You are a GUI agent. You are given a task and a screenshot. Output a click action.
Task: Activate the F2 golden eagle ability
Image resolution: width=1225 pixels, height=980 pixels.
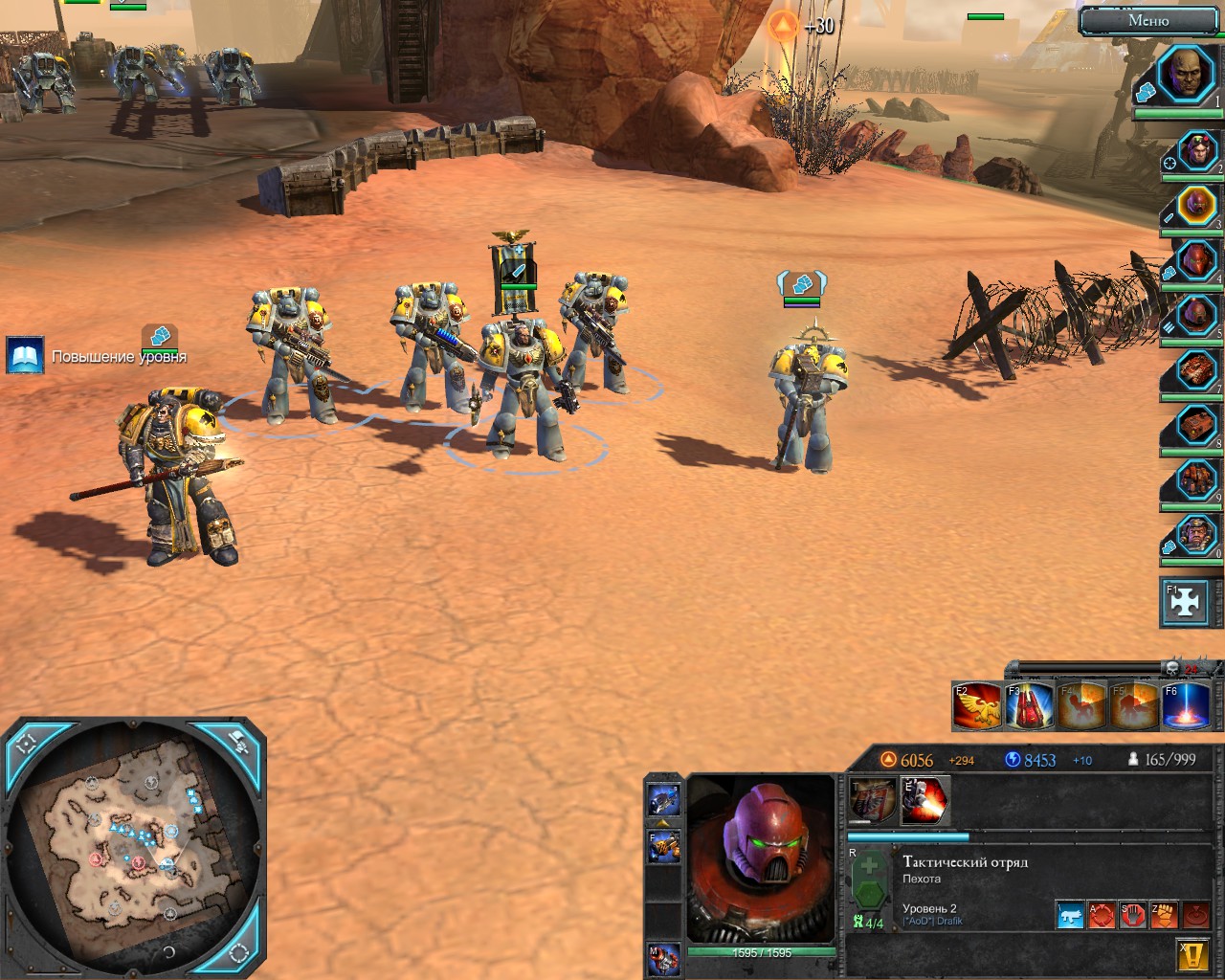[976, 706]
